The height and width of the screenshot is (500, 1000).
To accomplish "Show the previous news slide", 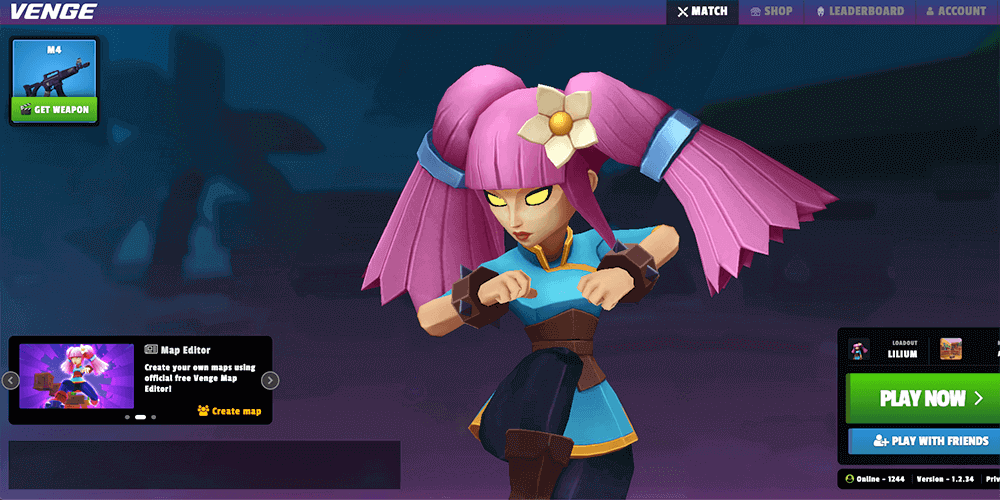I will [x=10, y=380].
